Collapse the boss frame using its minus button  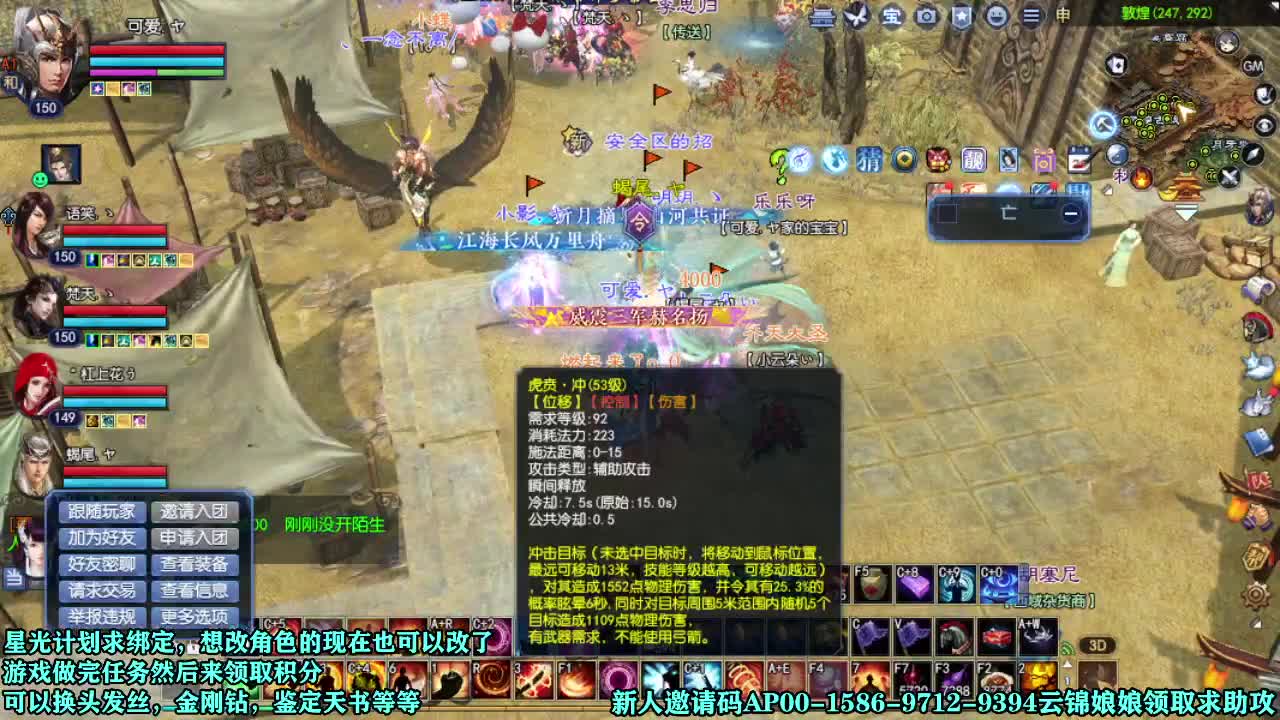click(x=1072, y=212)
